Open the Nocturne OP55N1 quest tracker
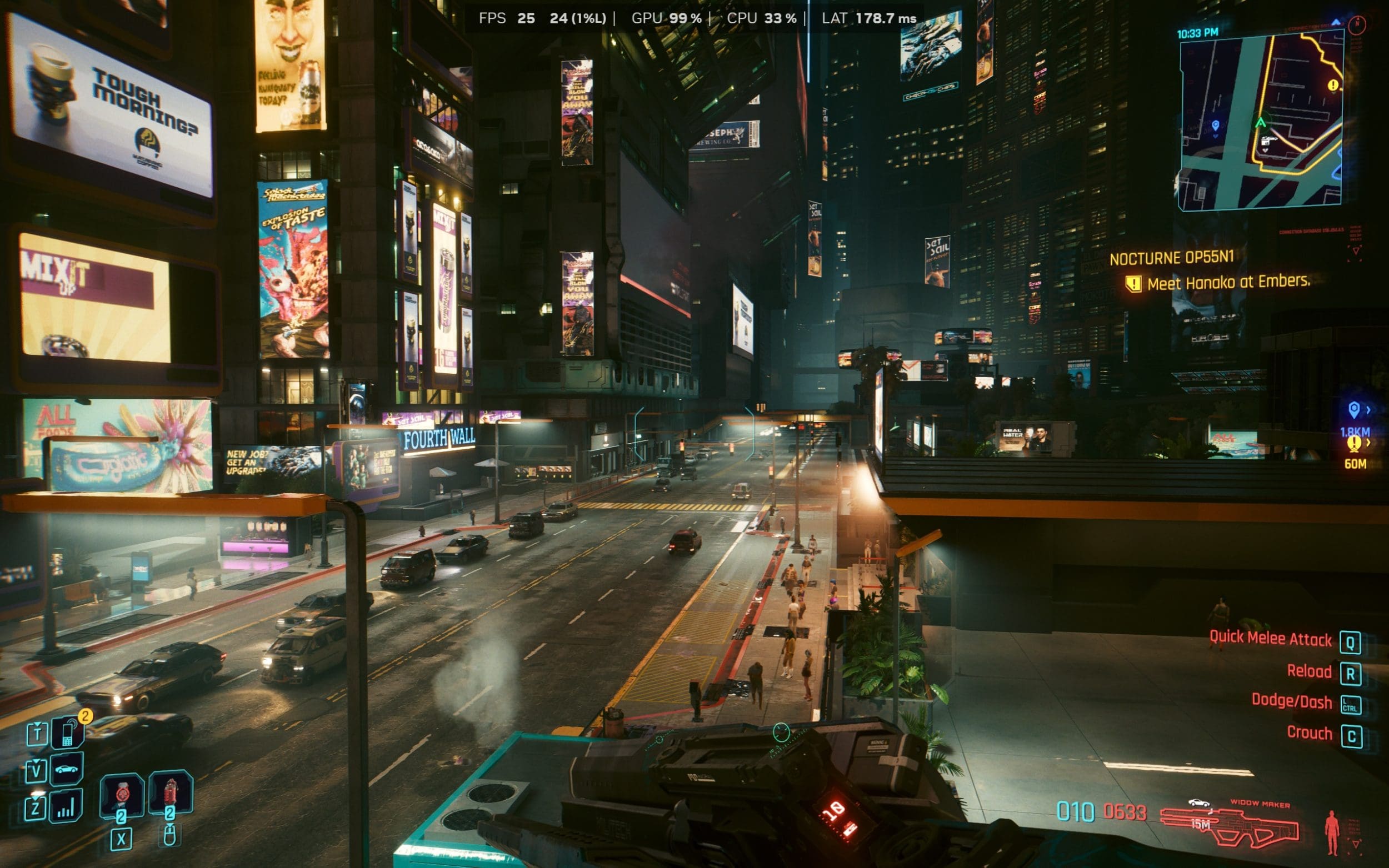This screenshot has width=1389, height=868. (1171, 258)
